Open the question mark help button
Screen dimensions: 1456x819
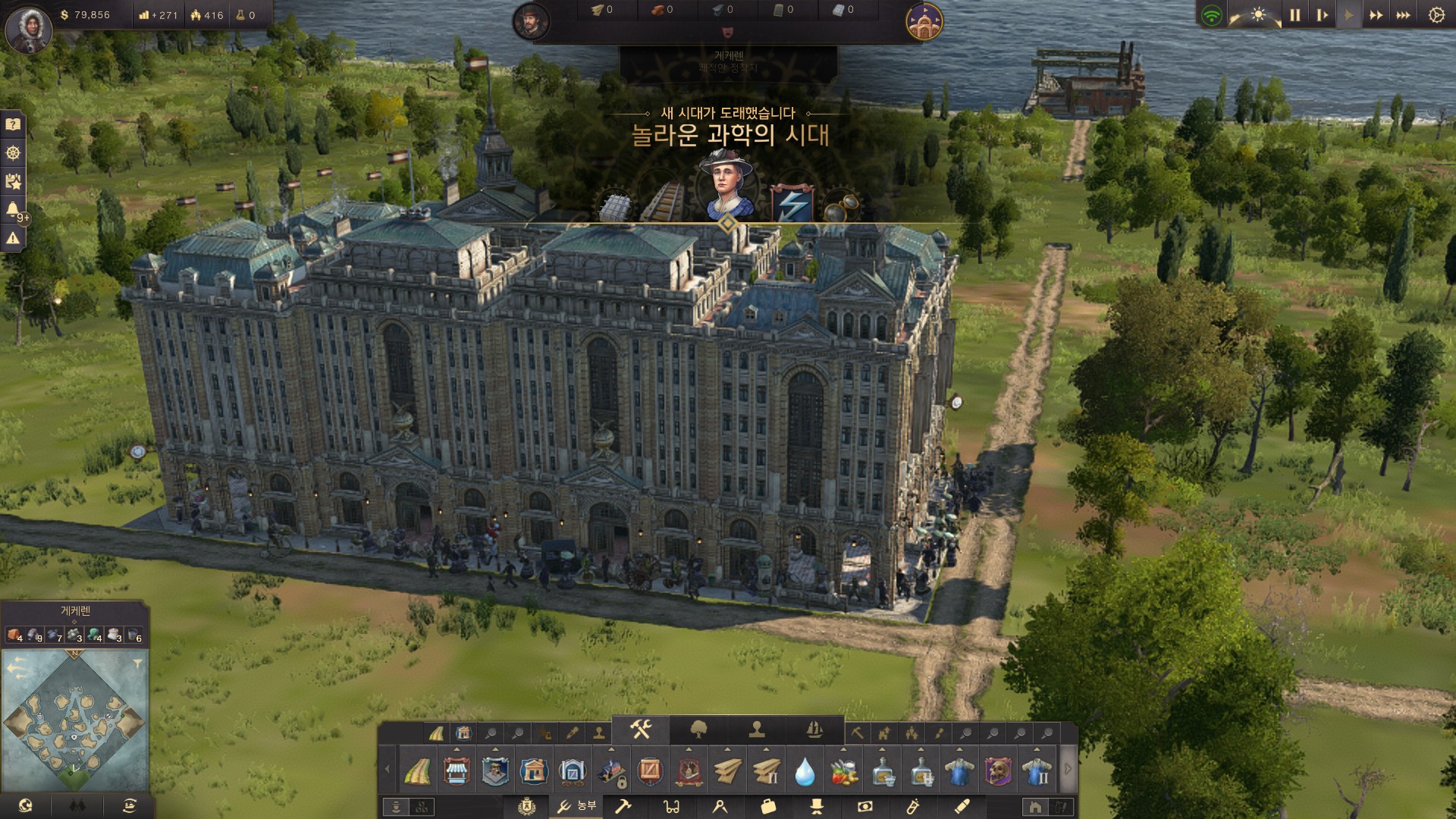point(13,124)
